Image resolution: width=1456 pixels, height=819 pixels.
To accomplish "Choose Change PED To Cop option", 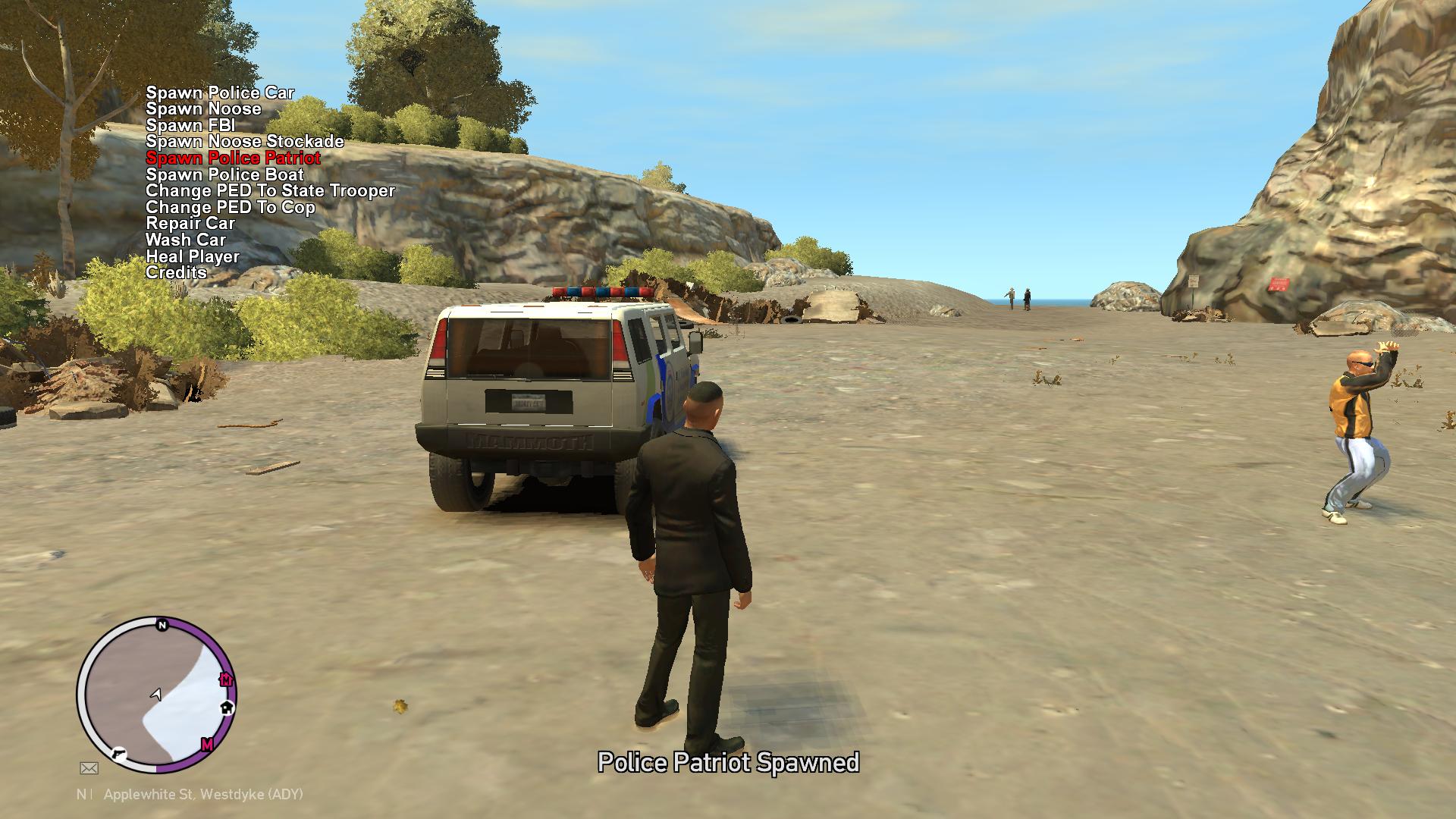I will pos(231,207).
